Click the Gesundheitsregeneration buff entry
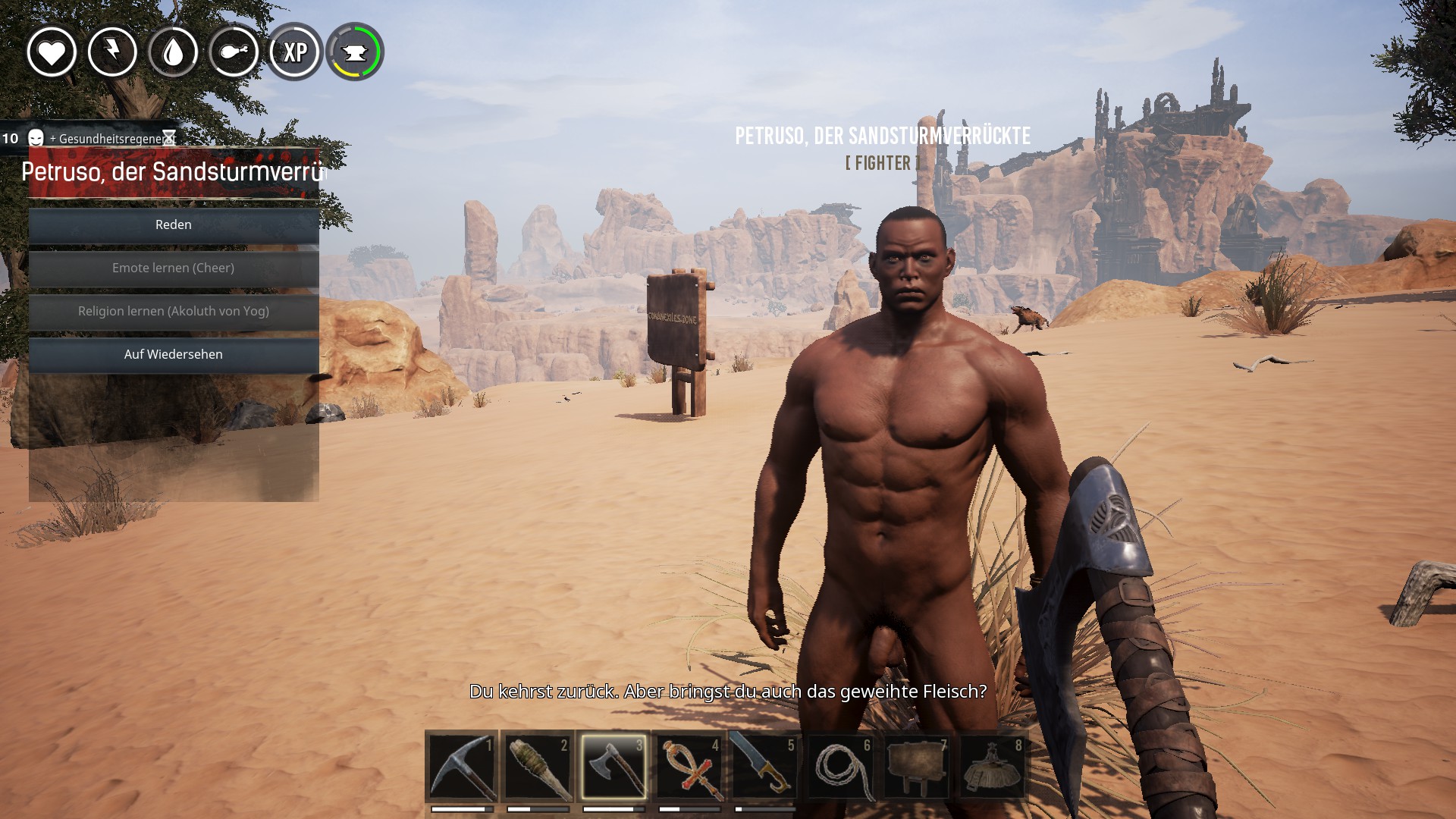This screenshot has width=1456, height=819. tap(106, 139)
